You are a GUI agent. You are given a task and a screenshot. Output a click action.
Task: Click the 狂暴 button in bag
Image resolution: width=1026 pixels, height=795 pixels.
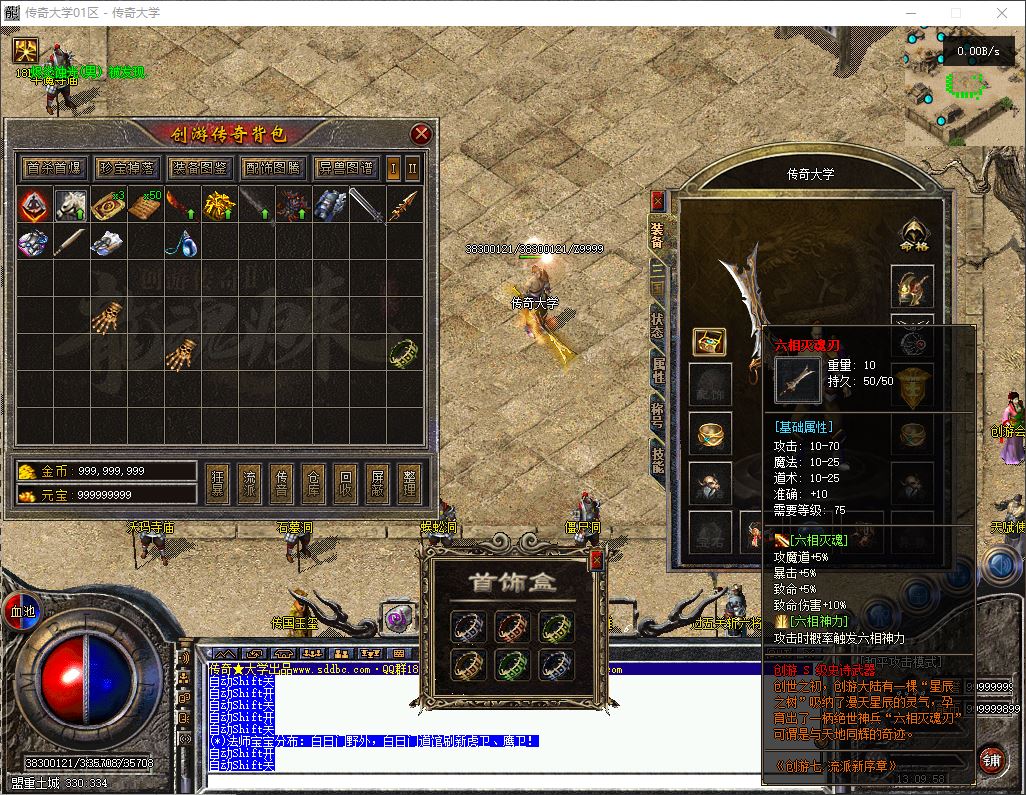[218, 483]
